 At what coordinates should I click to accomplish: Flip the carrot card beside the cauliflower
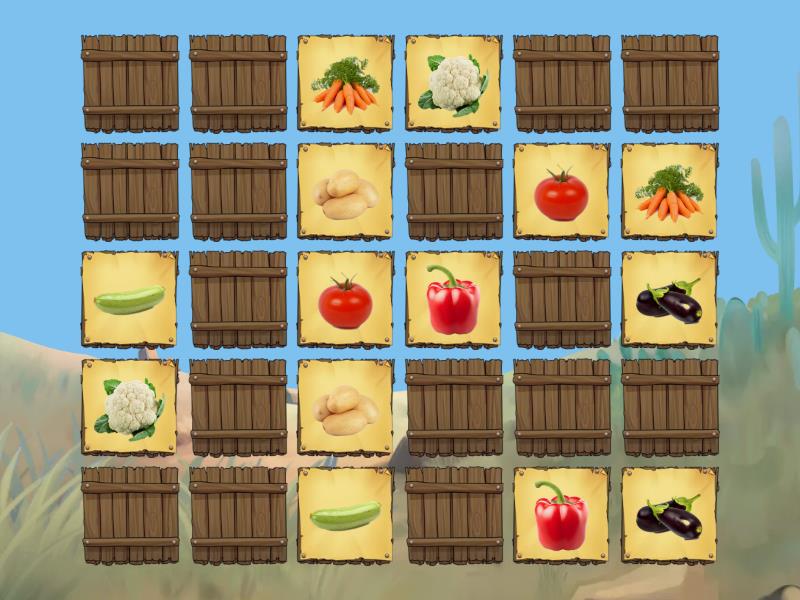[x=345, y=84]
